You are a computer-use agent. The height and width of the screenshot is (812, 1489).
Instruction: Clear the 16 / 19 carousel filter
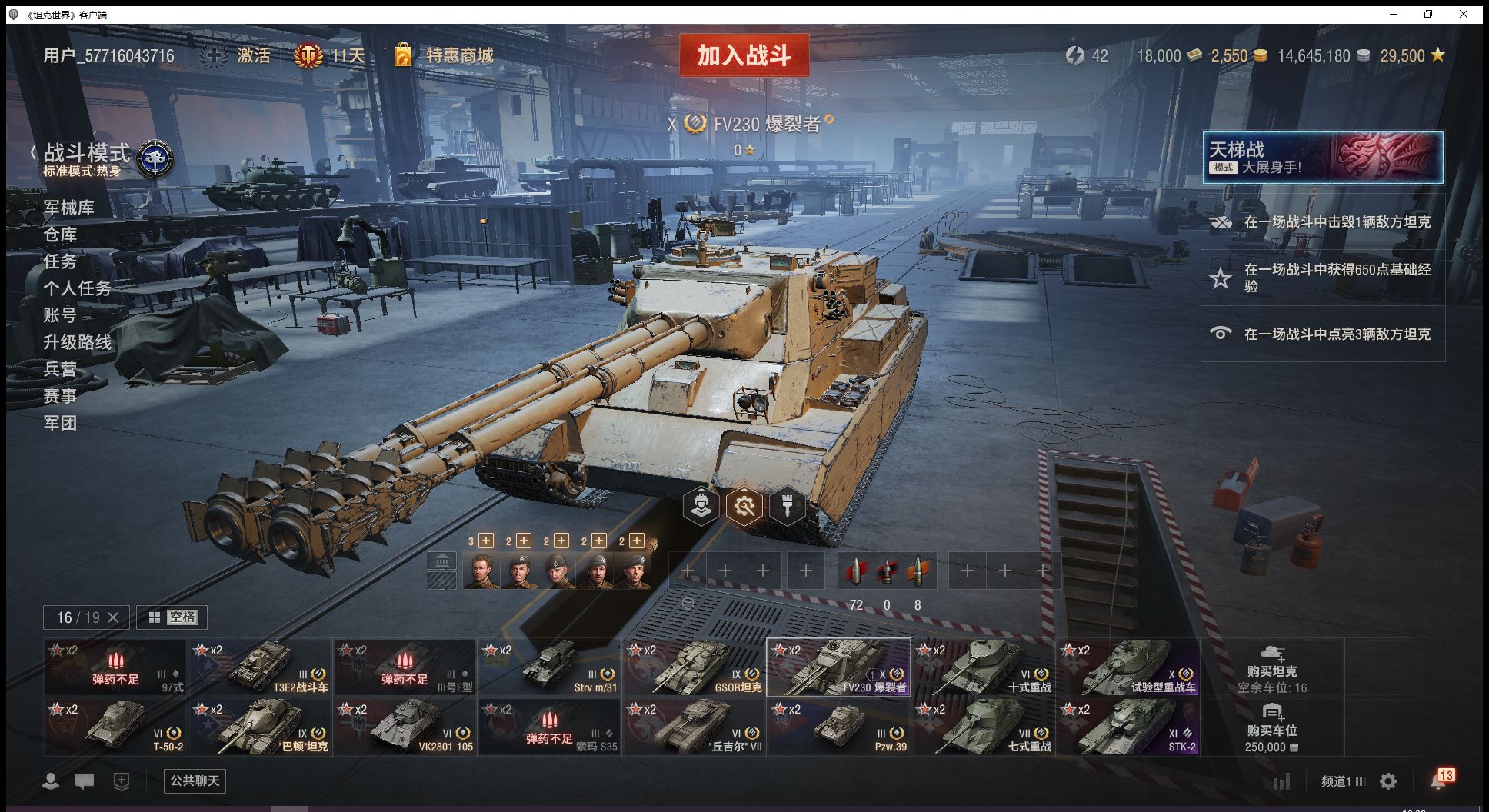coord(113,617)
